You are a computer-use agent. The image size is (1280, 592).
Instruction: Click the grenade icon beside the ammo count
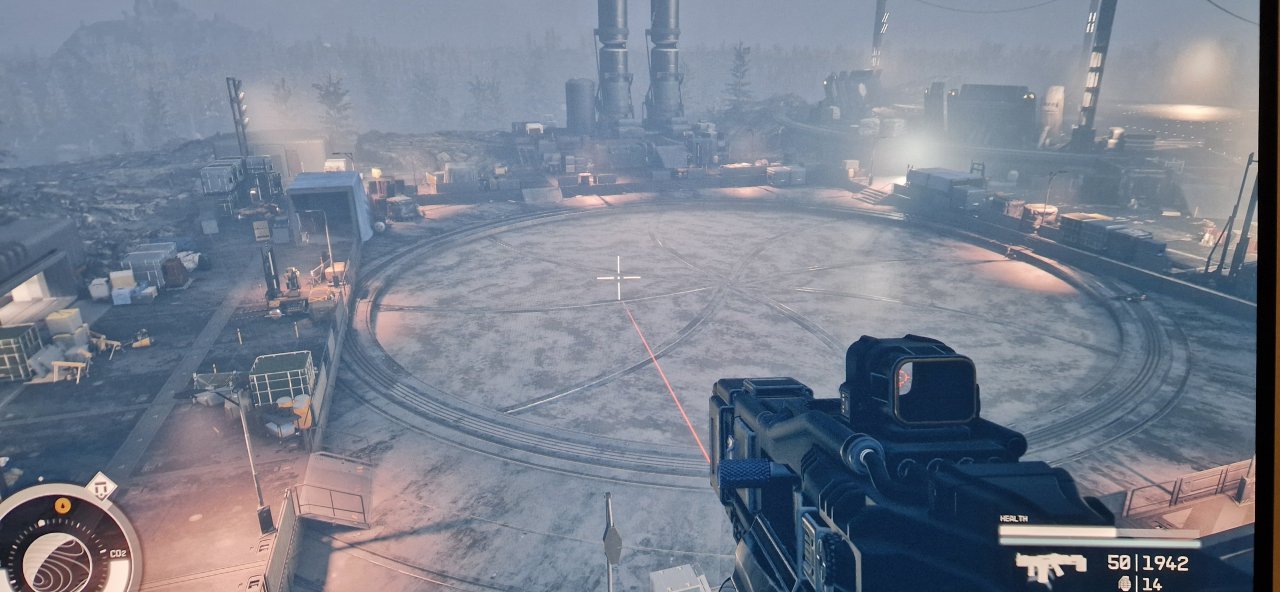[x=1126, y=583]
